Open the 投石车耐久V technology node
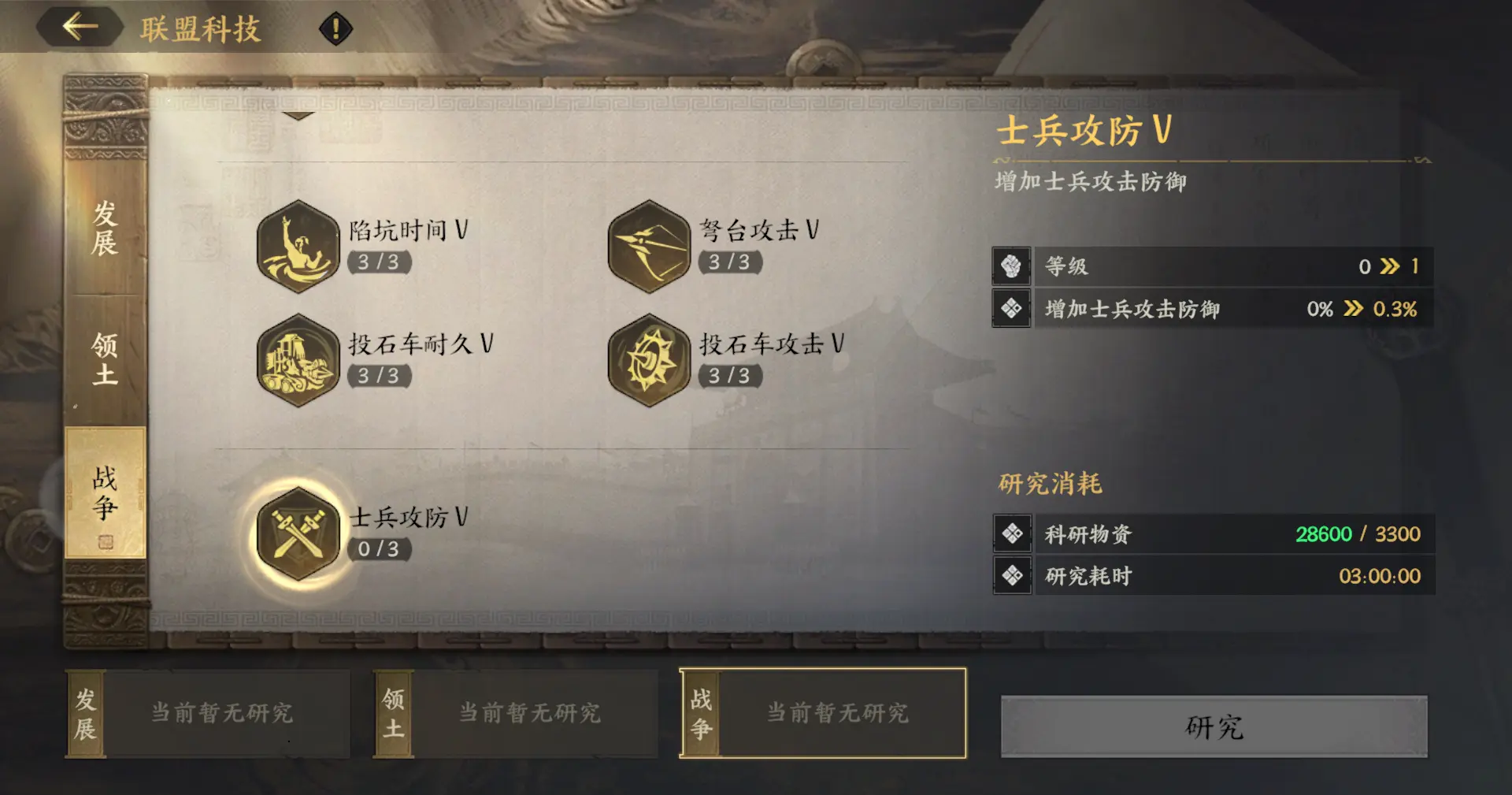 point(299,361)
